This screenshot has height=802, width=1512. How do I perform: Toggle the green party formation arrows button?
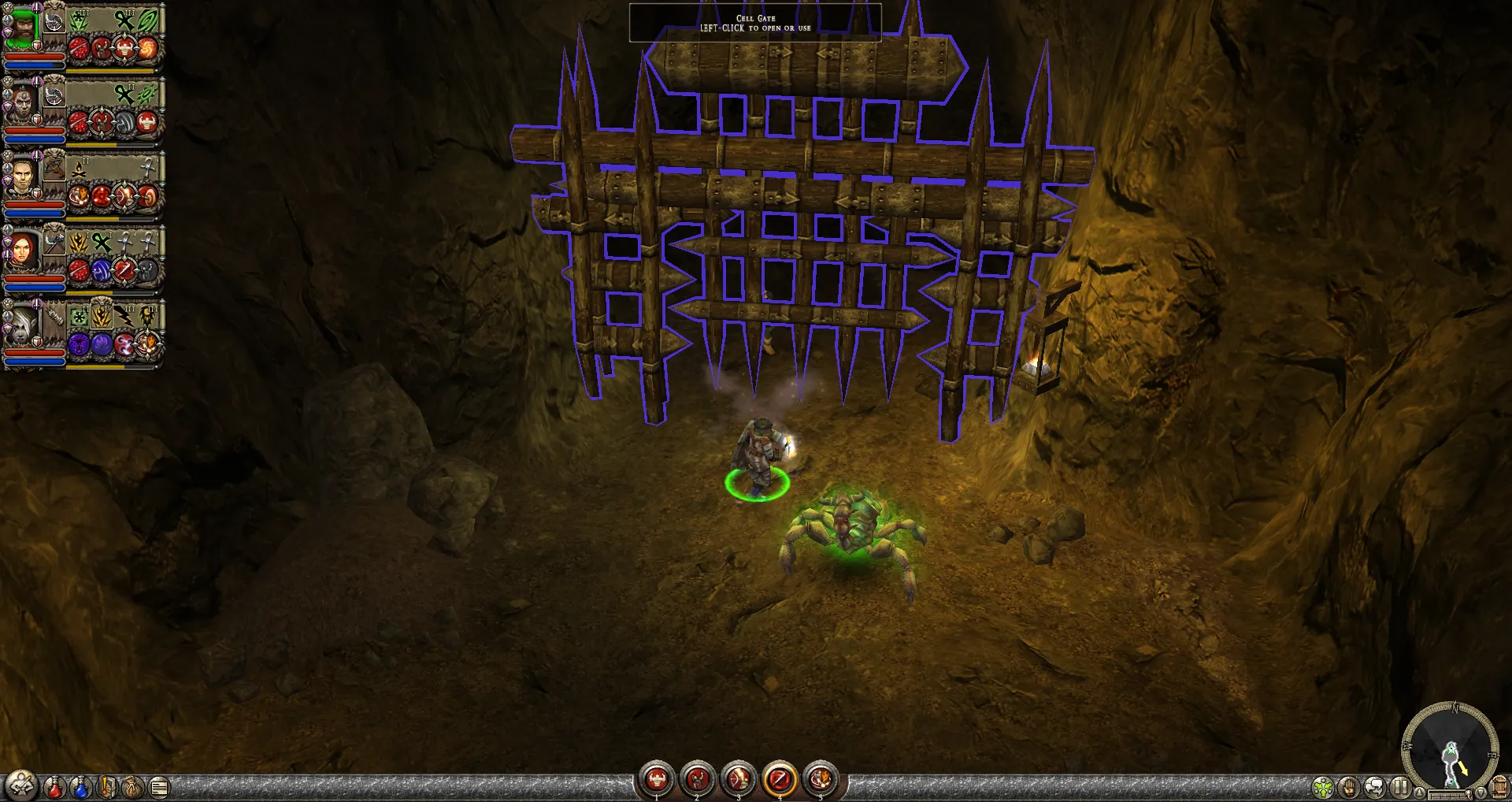[x=1323, y=786]
